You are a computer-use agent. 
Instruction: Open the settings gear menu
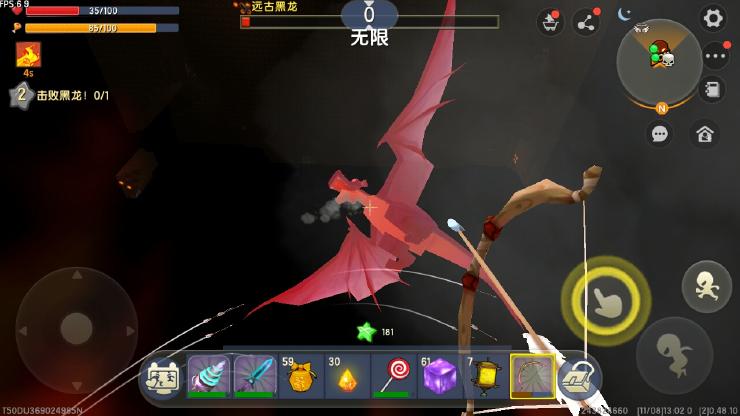point(713,18)
